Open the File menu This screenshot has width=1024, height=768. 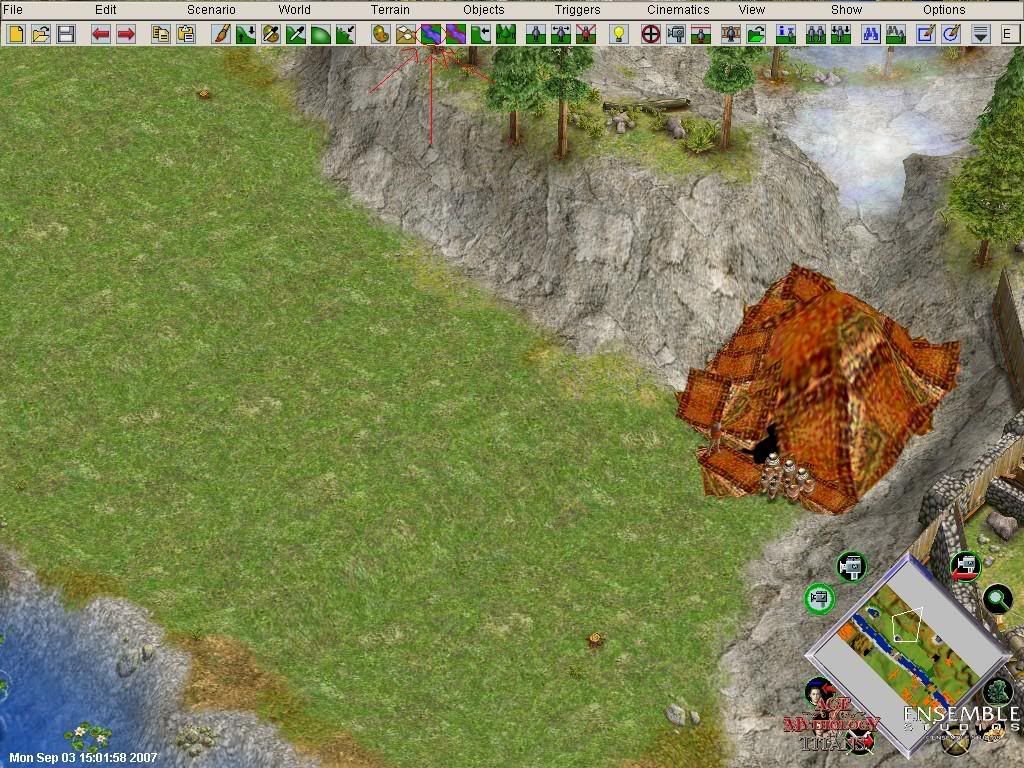coord(12,10)
